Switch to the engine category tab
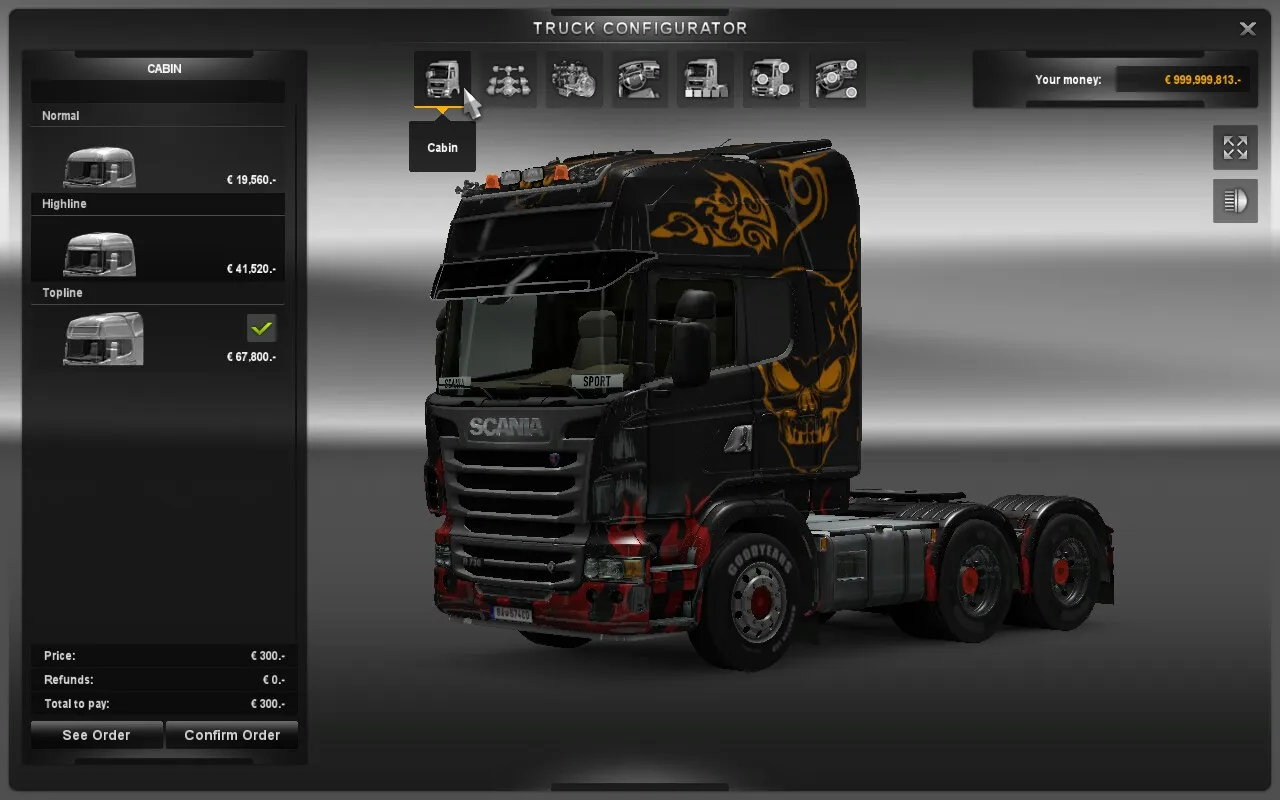The height and width of the screenshot is (800, 1280). tap(574, 79)
